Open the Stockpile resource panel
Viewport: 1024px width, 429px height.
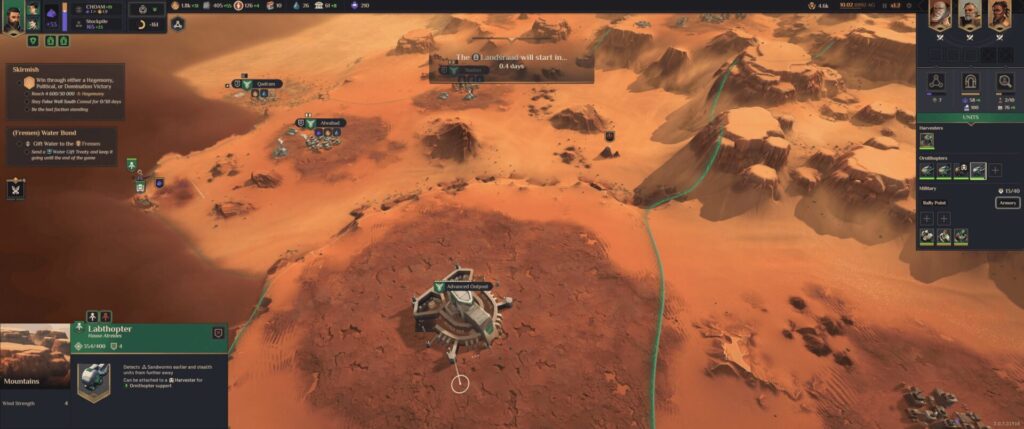98,21
